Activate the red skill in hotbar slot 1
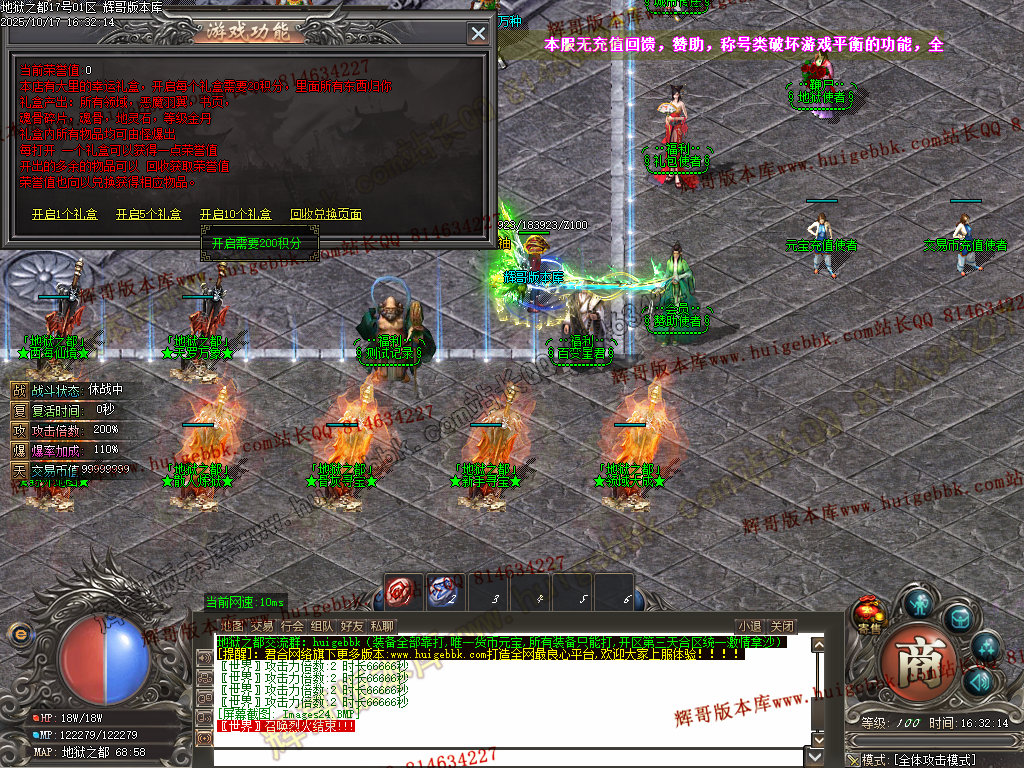Image resolution: width=1024 pixels, height=768 pixels. point(402,592)
